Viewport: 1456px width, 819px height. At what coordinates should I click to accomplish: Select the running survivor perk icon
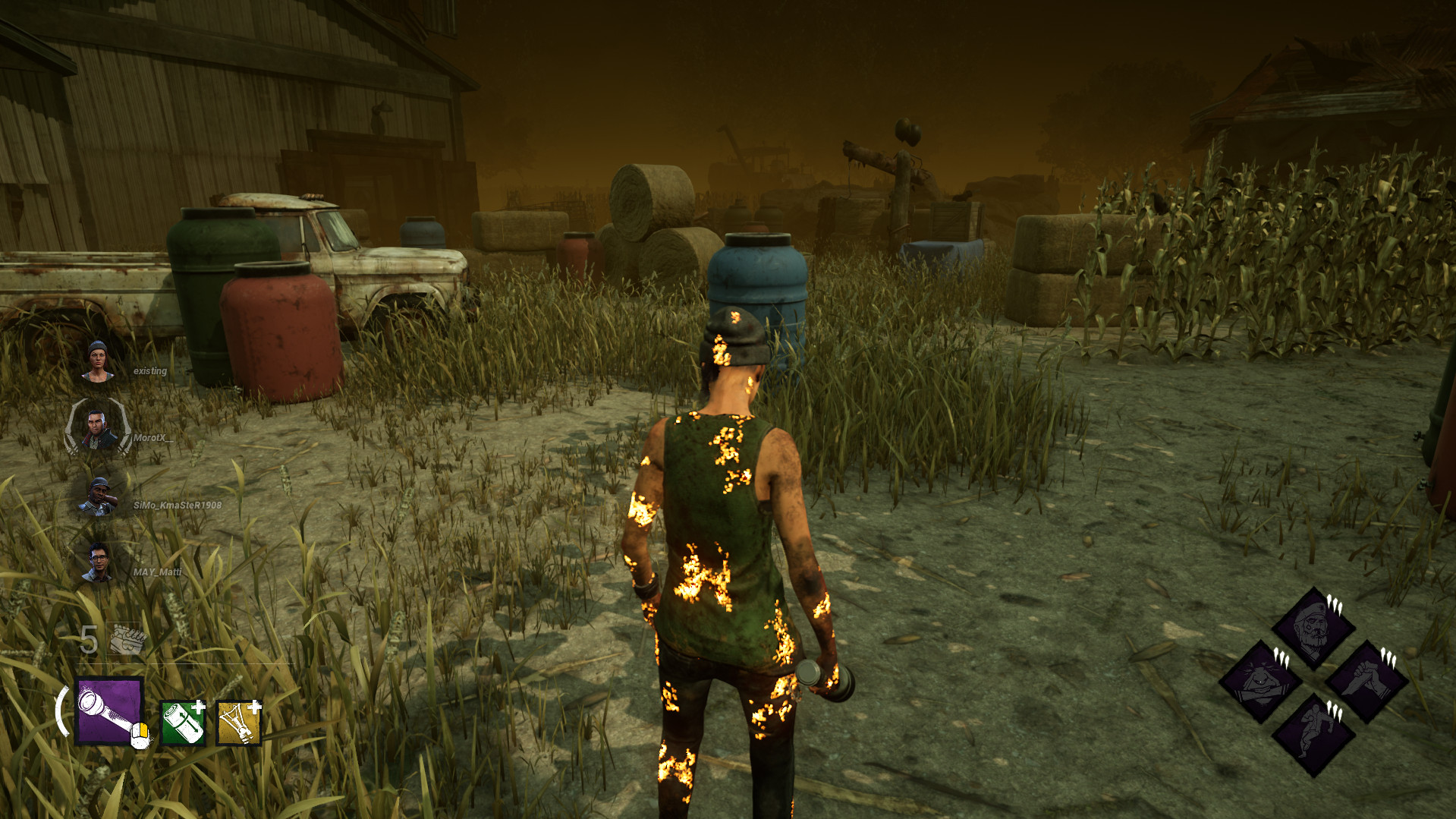(1315, 734)
